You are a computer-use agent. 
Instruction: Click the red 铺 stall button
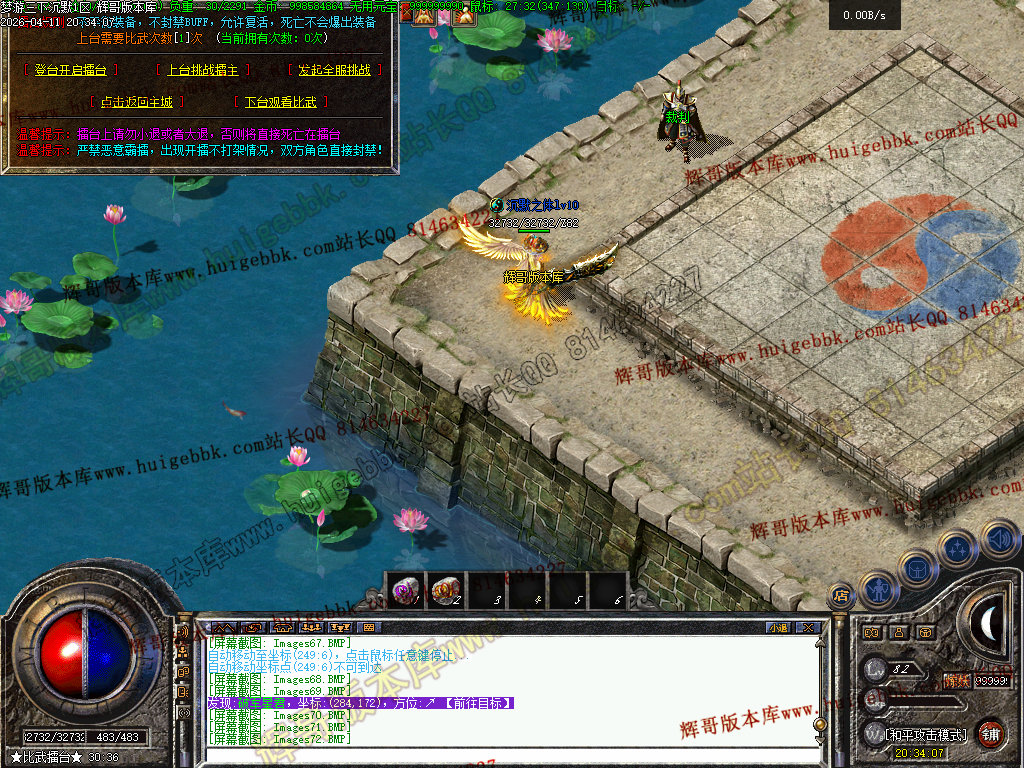(x=990, y=733)
